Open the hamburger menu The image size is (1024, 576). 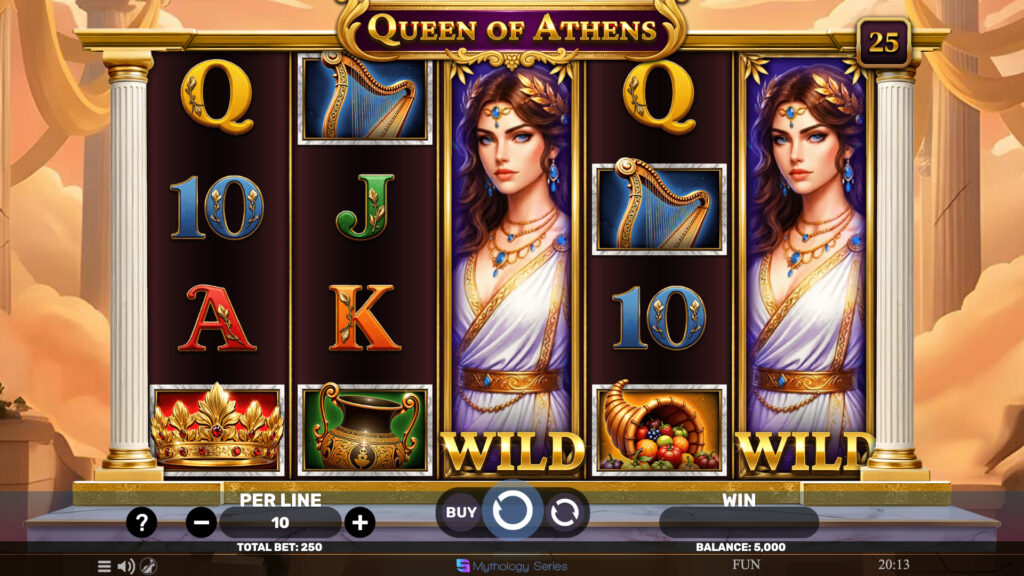tap(104, 566)
